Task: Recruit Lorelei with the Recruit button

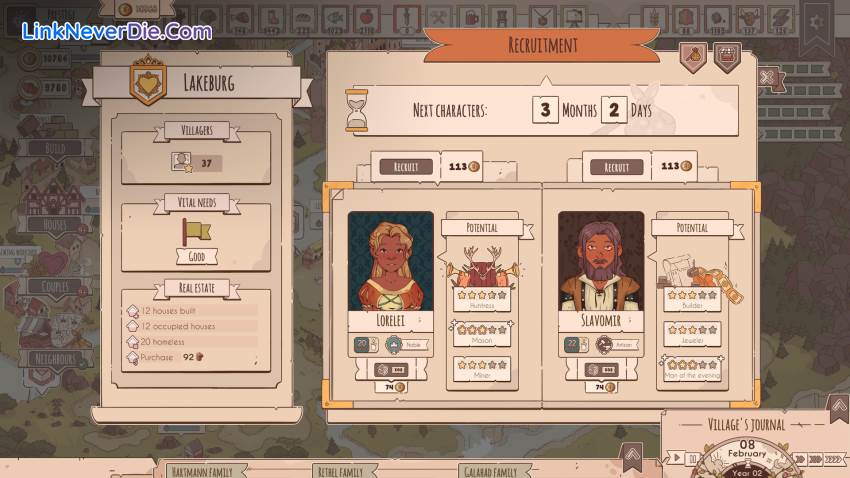Action: (405, 167)
